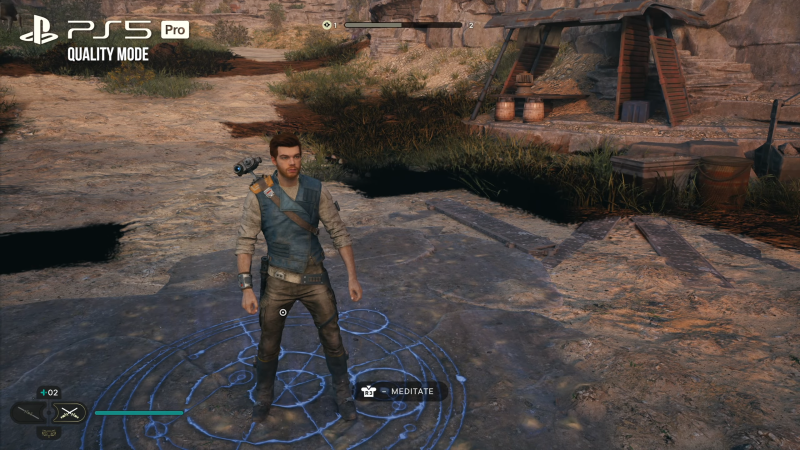800x450 pixels.
Task: Click the PS5 Pro logo overlay
Action: [x=104, y=30]
